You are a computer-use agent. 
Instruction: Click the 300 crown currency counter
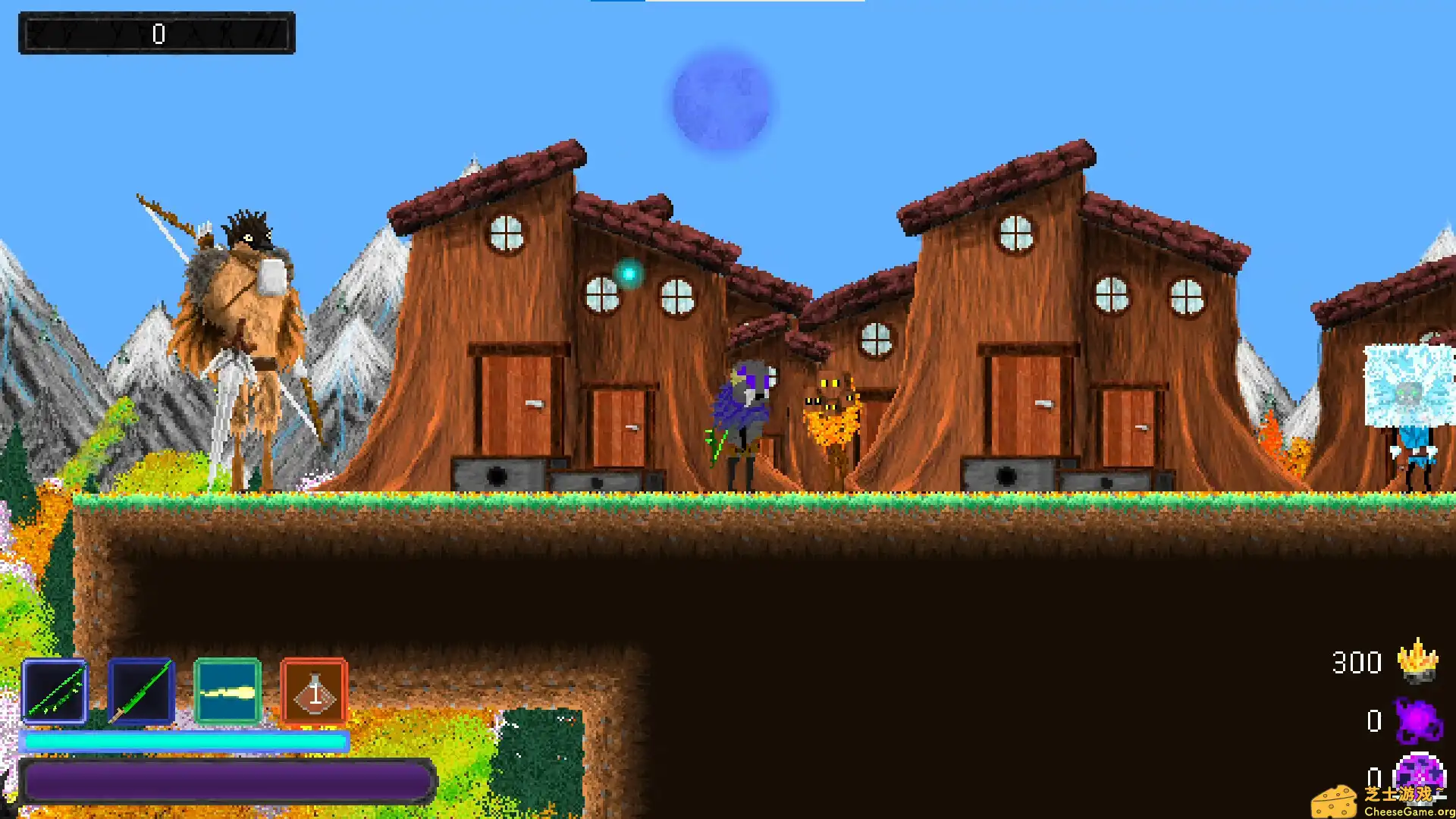pyautogui.click(x=1359, y=662)
